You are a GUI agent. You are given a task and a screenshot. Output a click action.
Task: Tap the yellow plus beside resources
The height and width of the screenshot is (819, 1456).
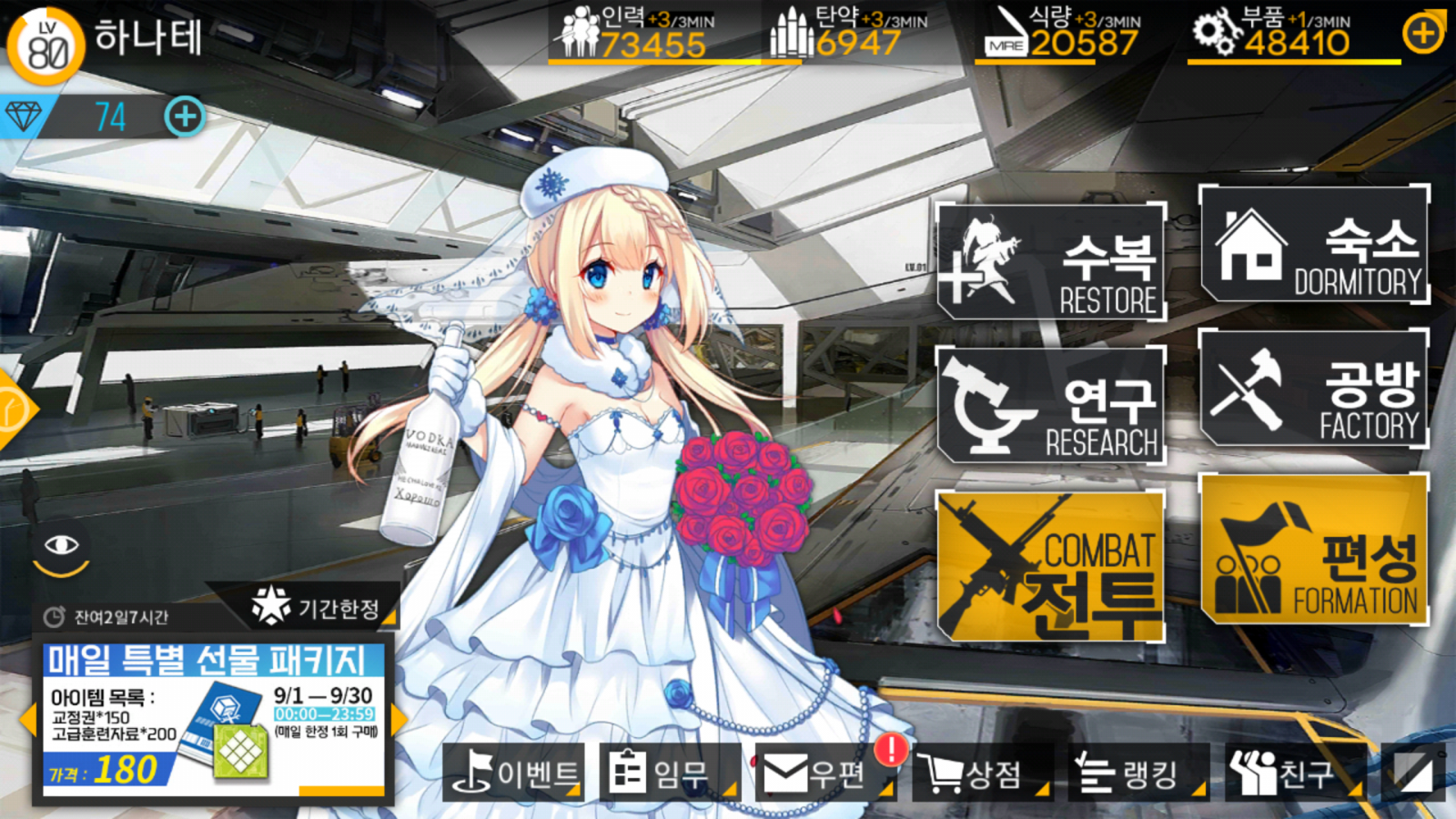pos(1422,35)
